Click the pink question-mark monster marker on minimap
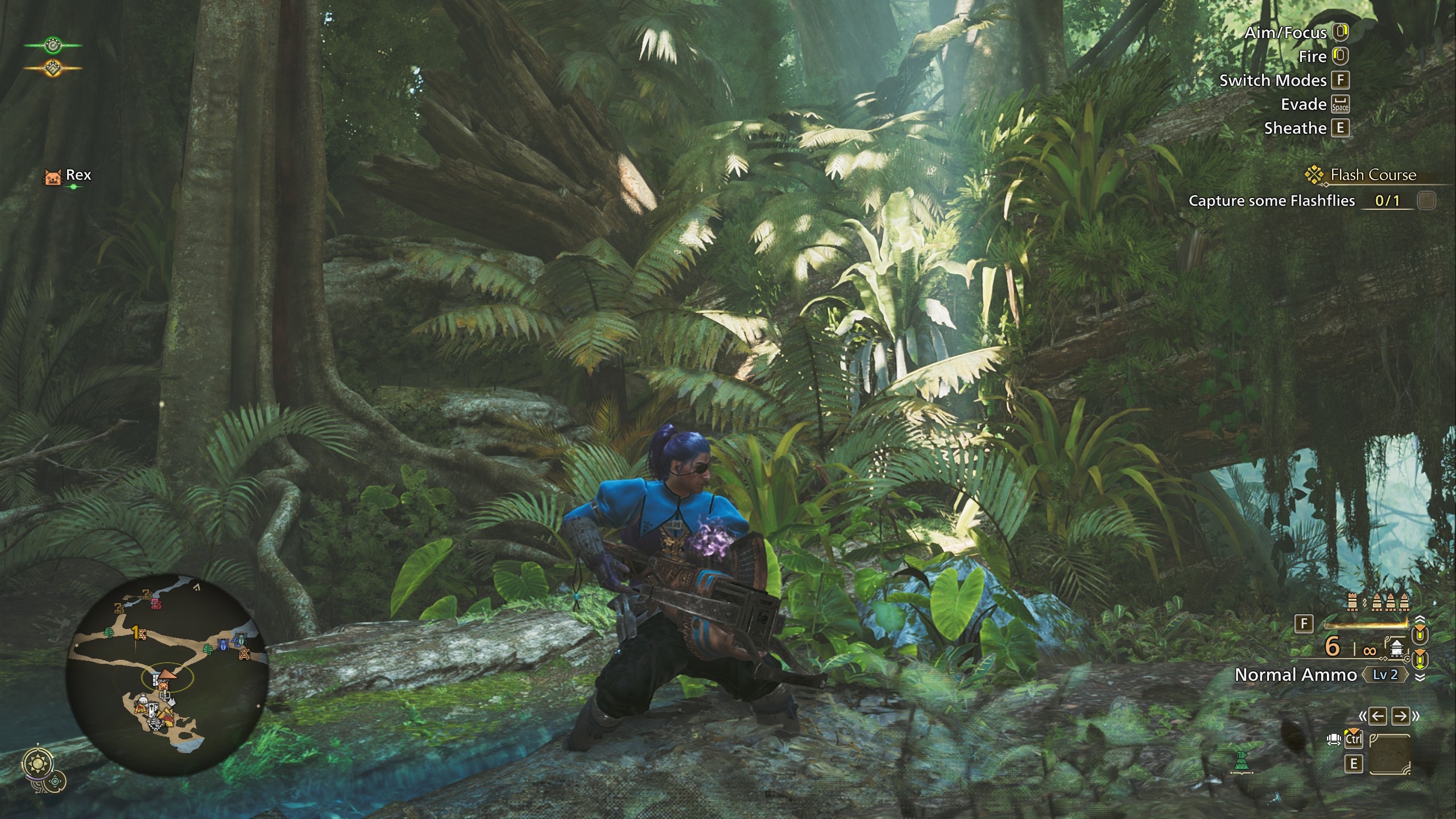1456x819 pixels. pyautogui.click(x=156, y=604)
